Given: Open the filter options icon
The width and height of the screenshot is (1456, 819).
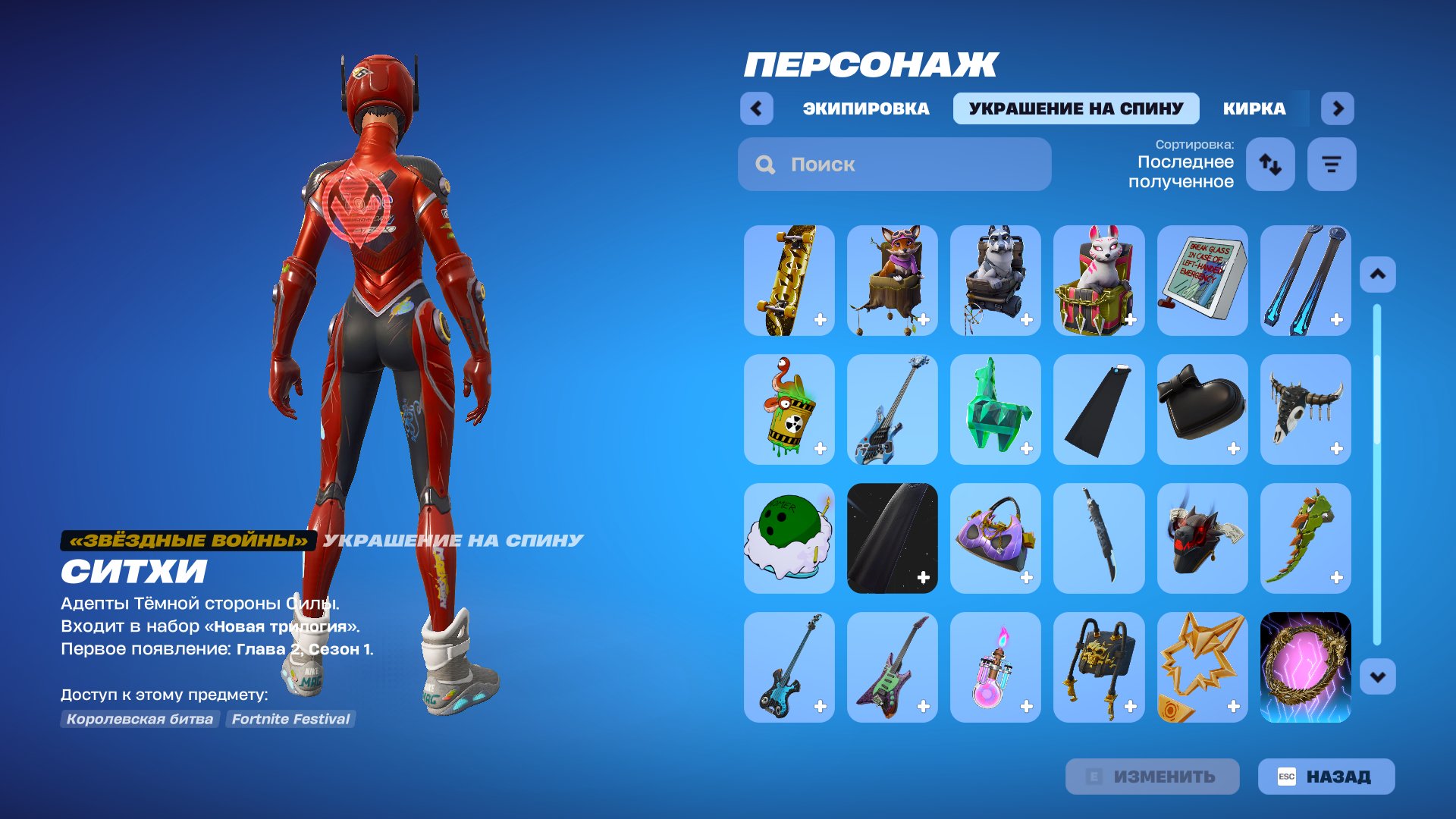Looking at the screenshot, I should point(1331,164).
